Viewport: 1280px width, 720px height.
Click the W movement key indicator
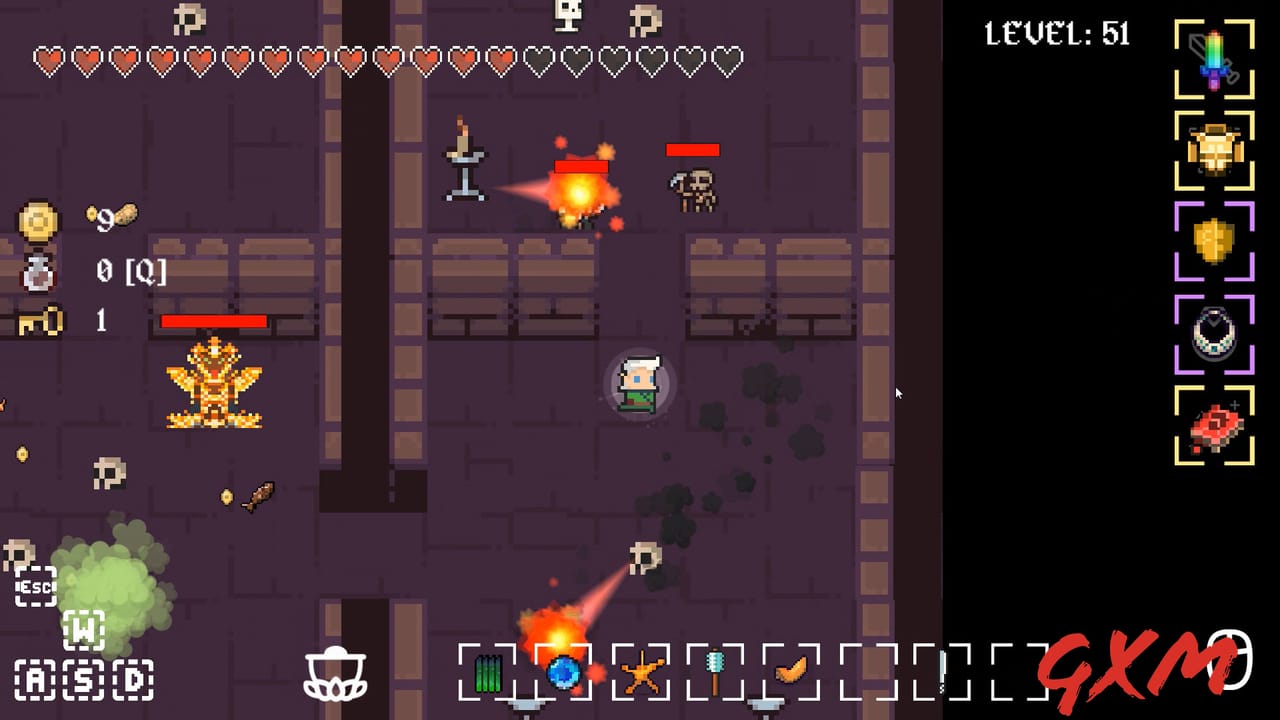click(85, 630)
